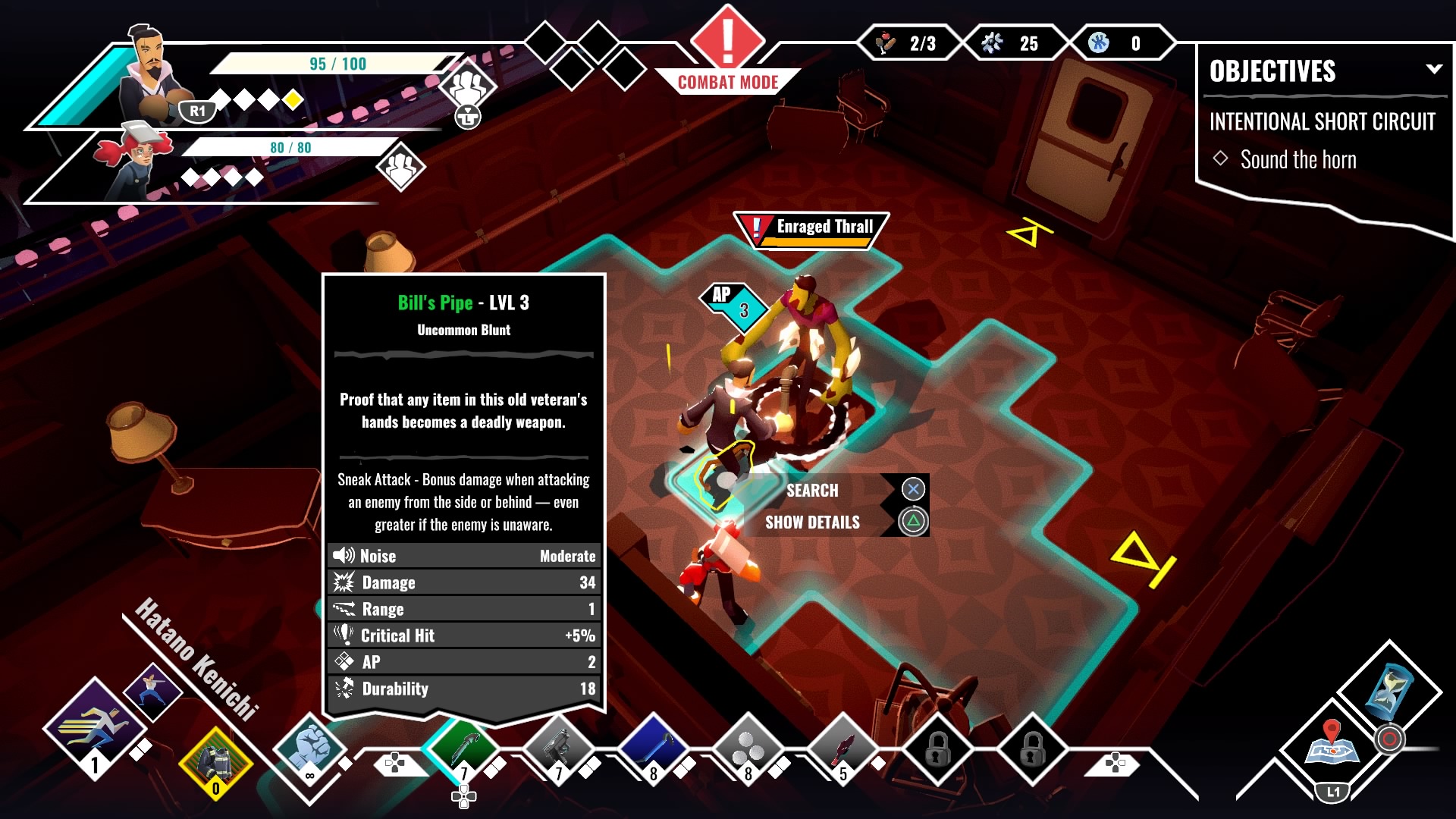
Task: Select the sprint running ability
Action: click(94, 726)
